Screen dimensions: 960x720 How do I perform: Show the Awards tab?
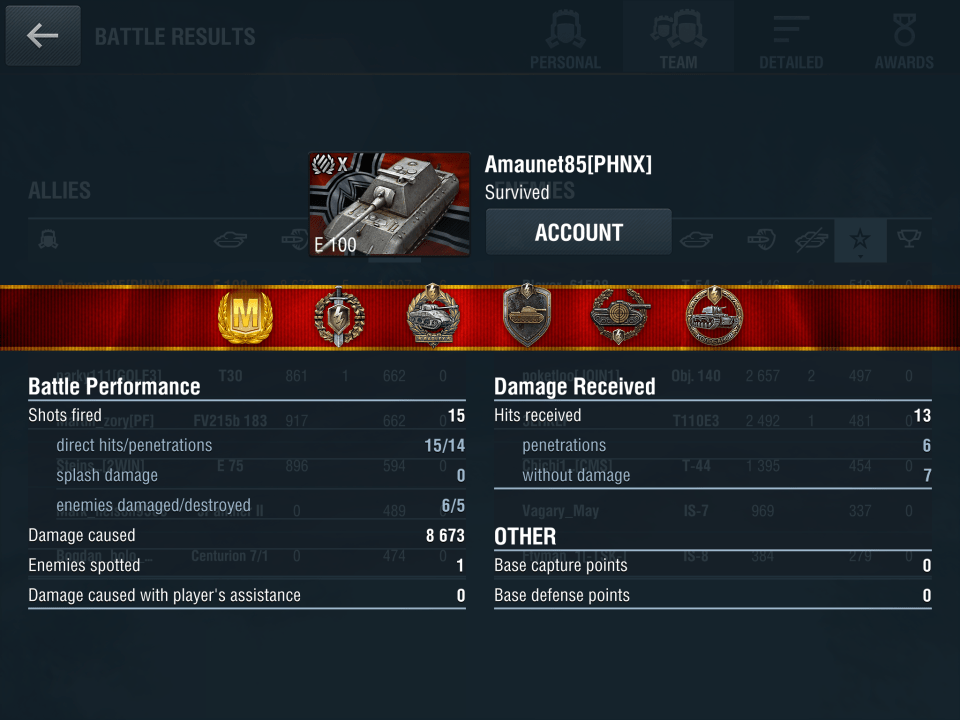point(904,38)
